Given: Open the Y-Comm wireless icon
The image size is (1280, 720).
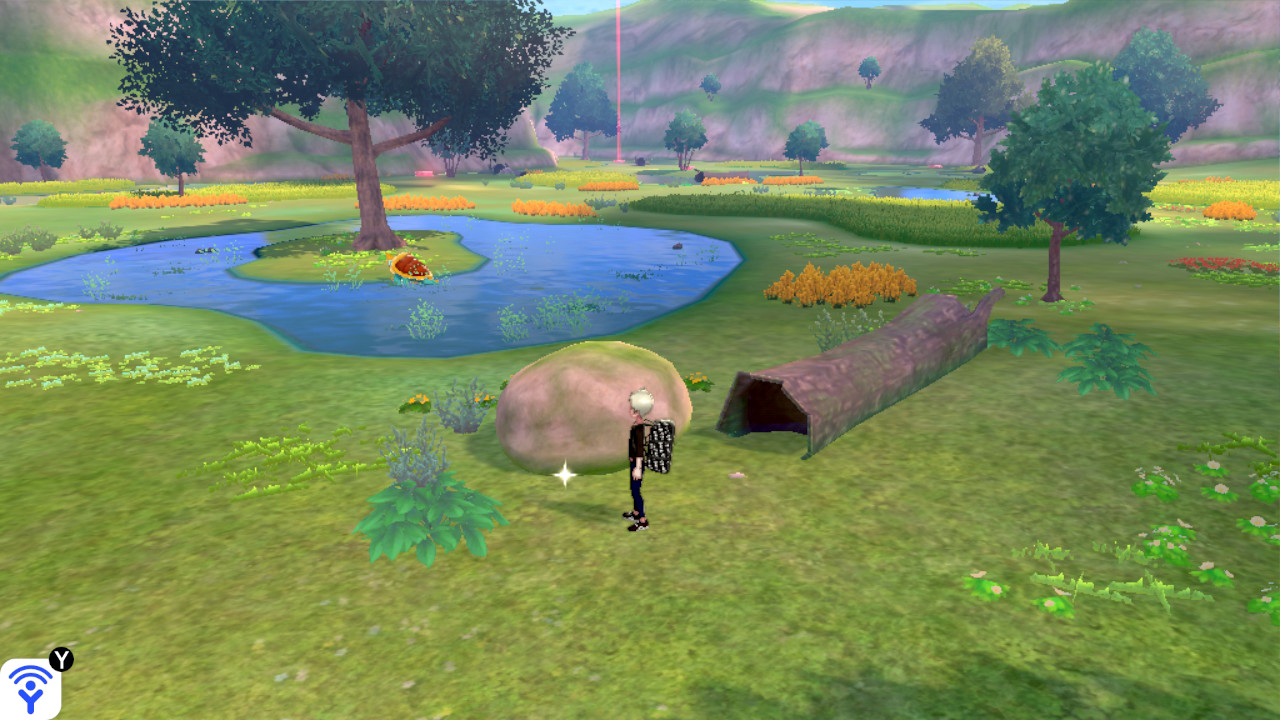Looking at the screenshot, I should pos(30,688).
